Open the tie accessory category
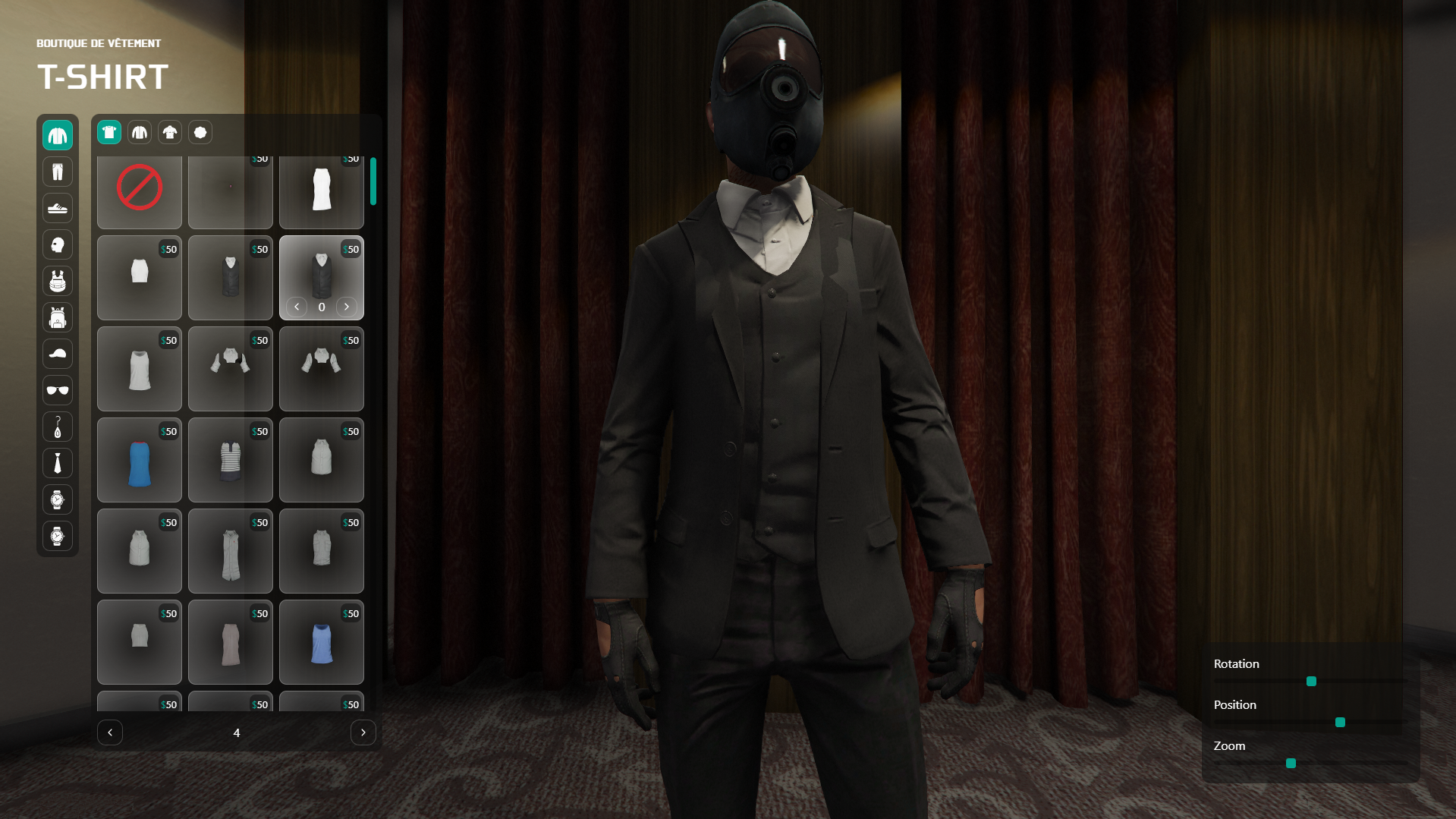This screenshot has width=1456, height=819. click(58, 463)
